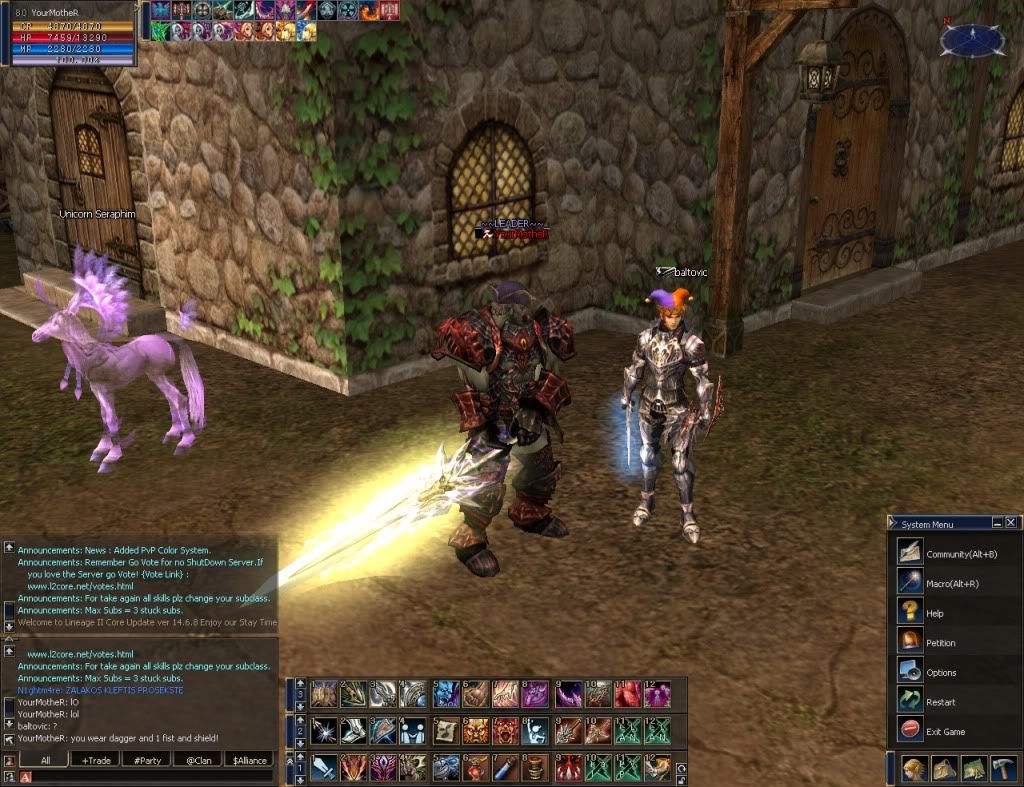The width and height of the screenshot is (1024, 787).
Task: Switch to the #Party chat tab
Action: click(x=147, y=760)
